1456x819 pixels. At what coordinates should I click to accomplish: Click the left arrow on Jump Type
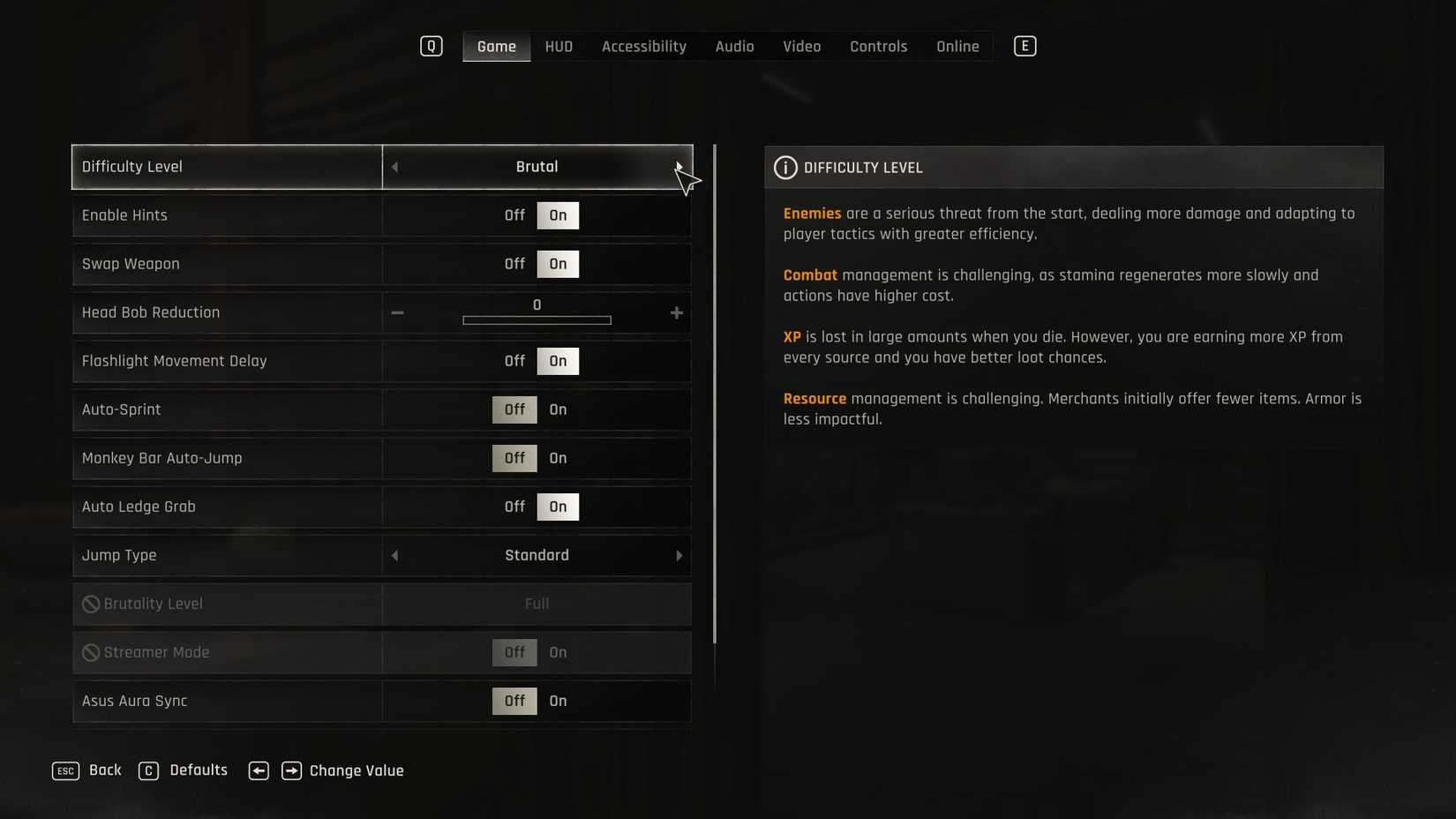(x=394, y=556)
